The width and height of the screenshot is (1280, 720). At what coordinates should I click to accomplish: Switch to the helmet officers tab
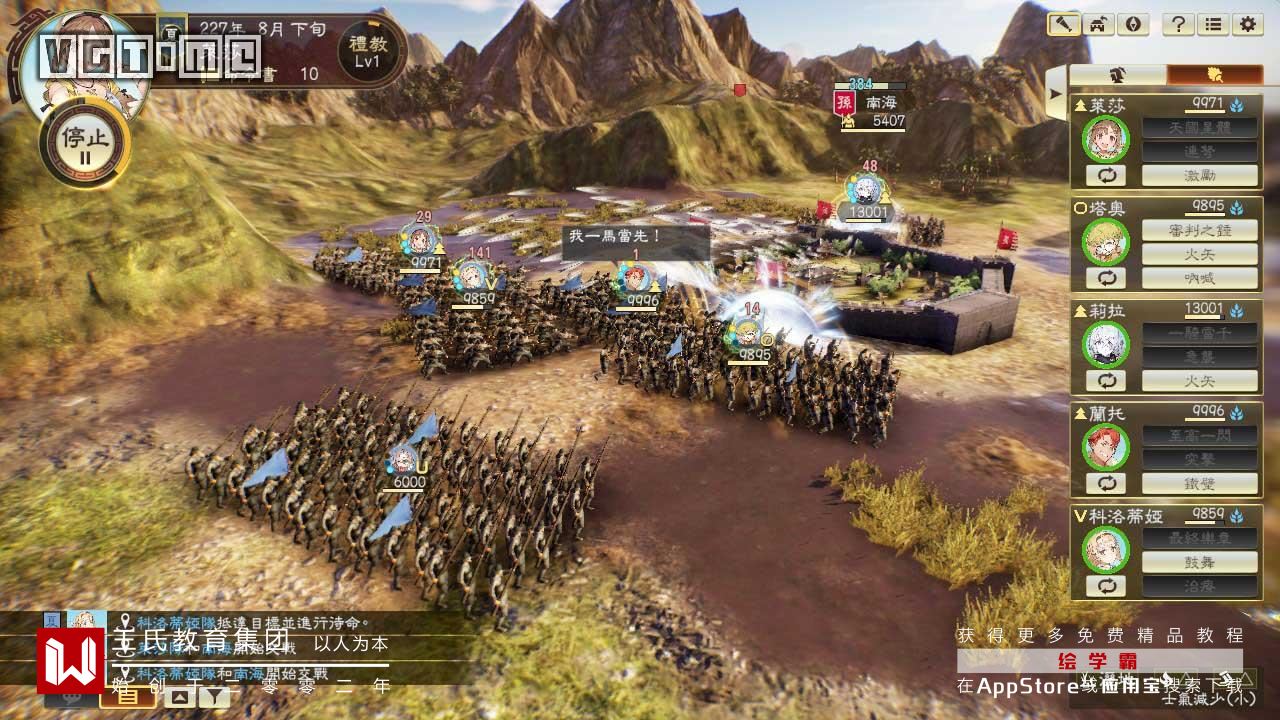click(1117, 75)
